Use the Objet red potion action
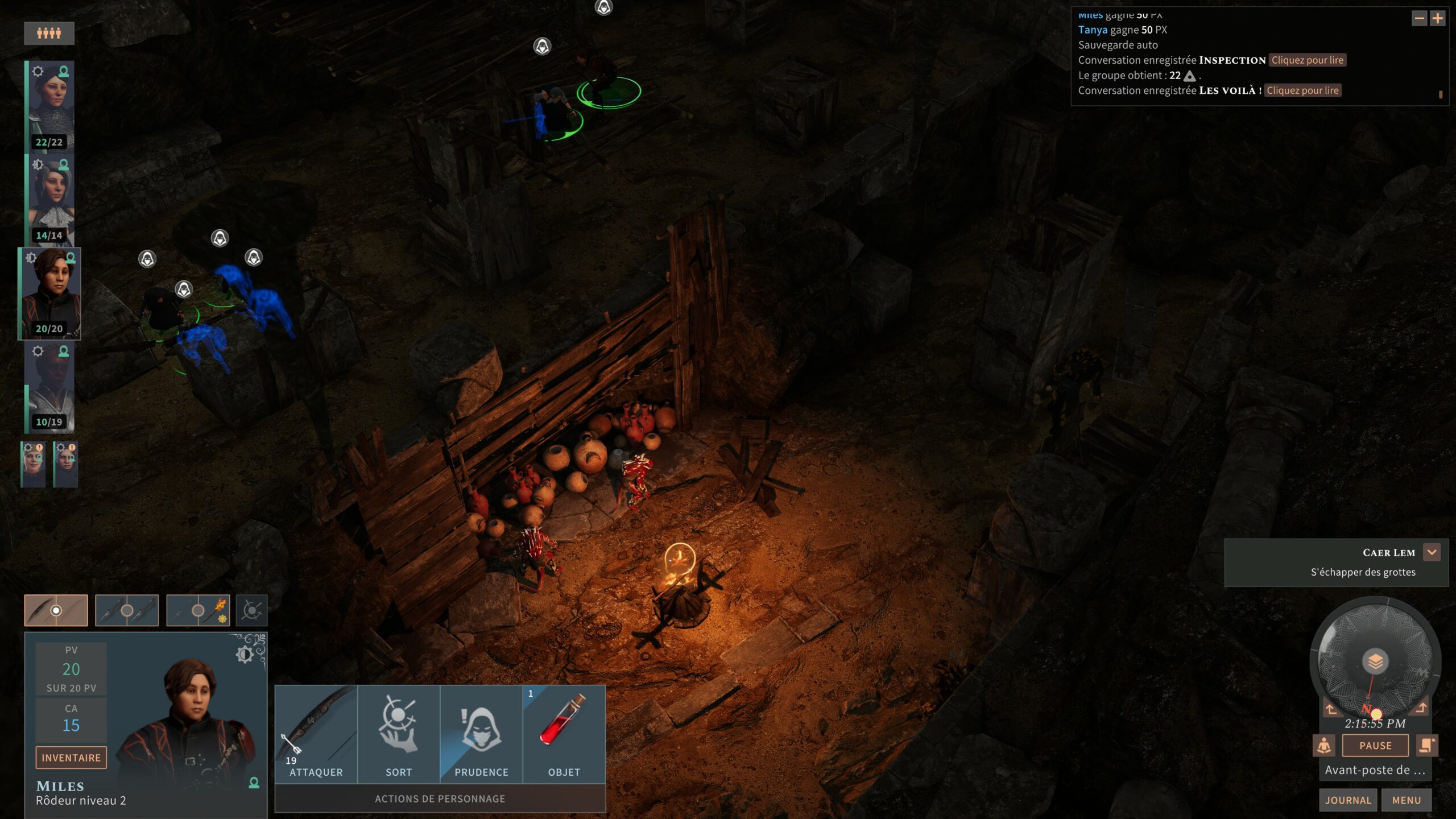 tap(564, 734)
